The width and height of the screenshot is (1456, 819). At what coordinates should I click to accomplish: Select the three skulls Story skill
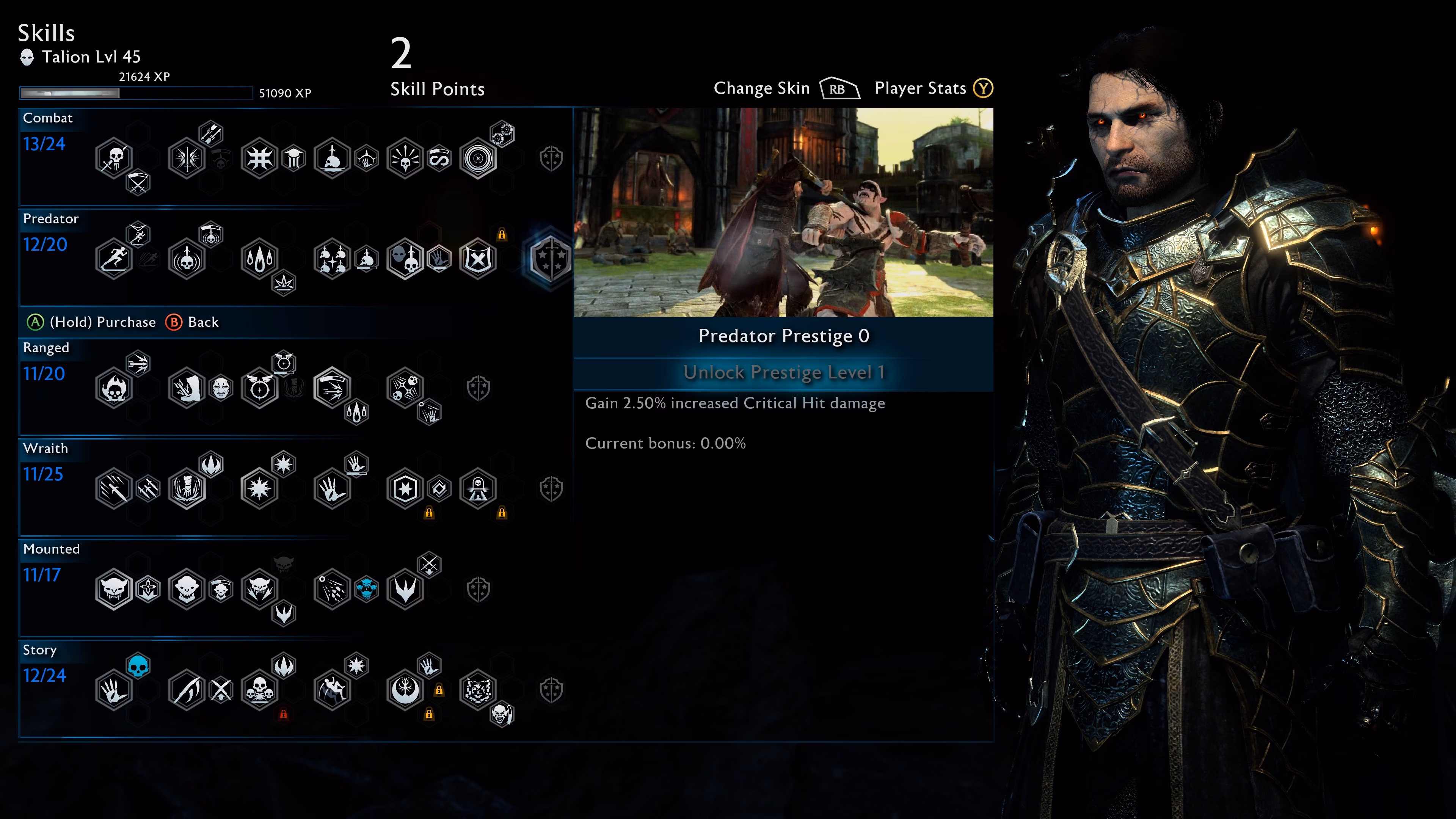(259, 690)
